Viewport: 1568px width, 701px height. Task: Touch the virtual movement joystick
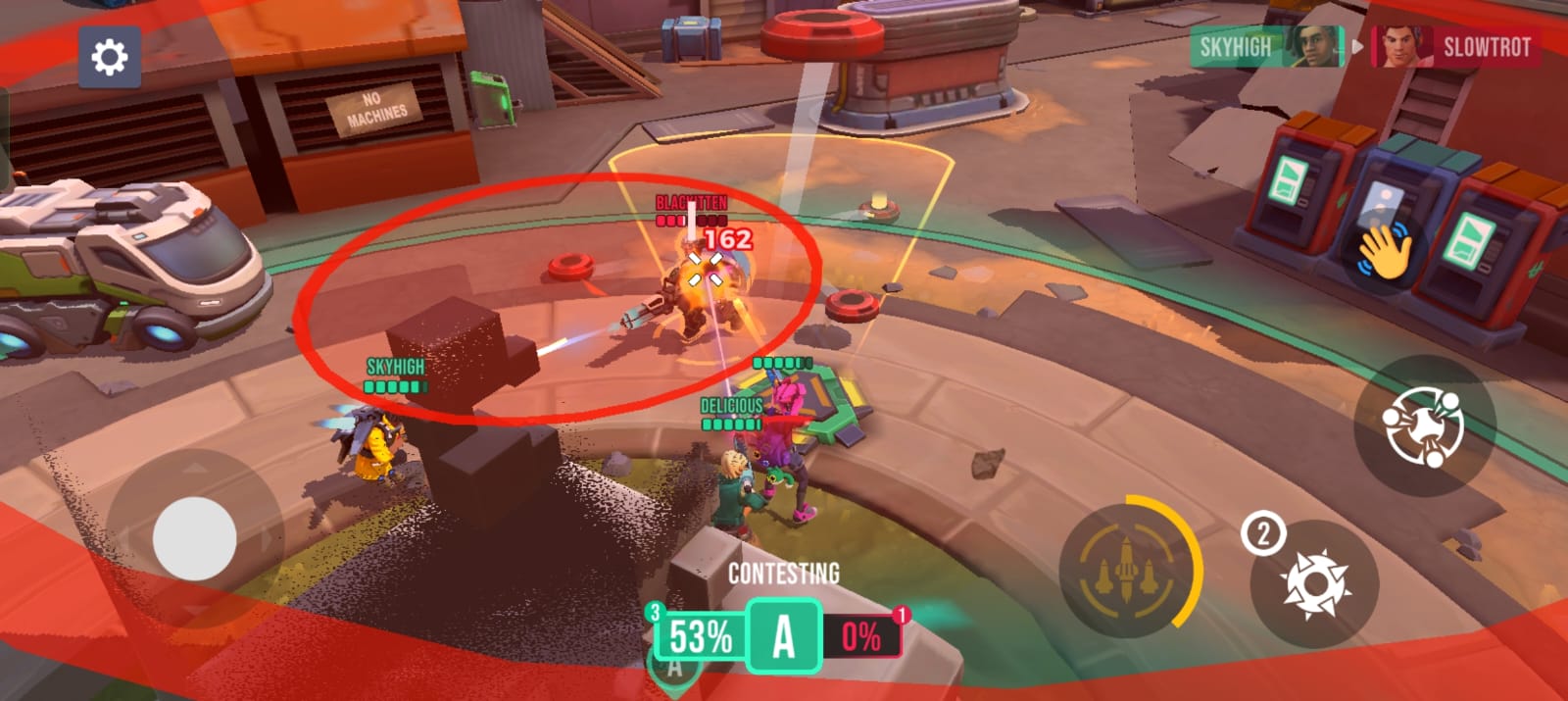(194, 537)
